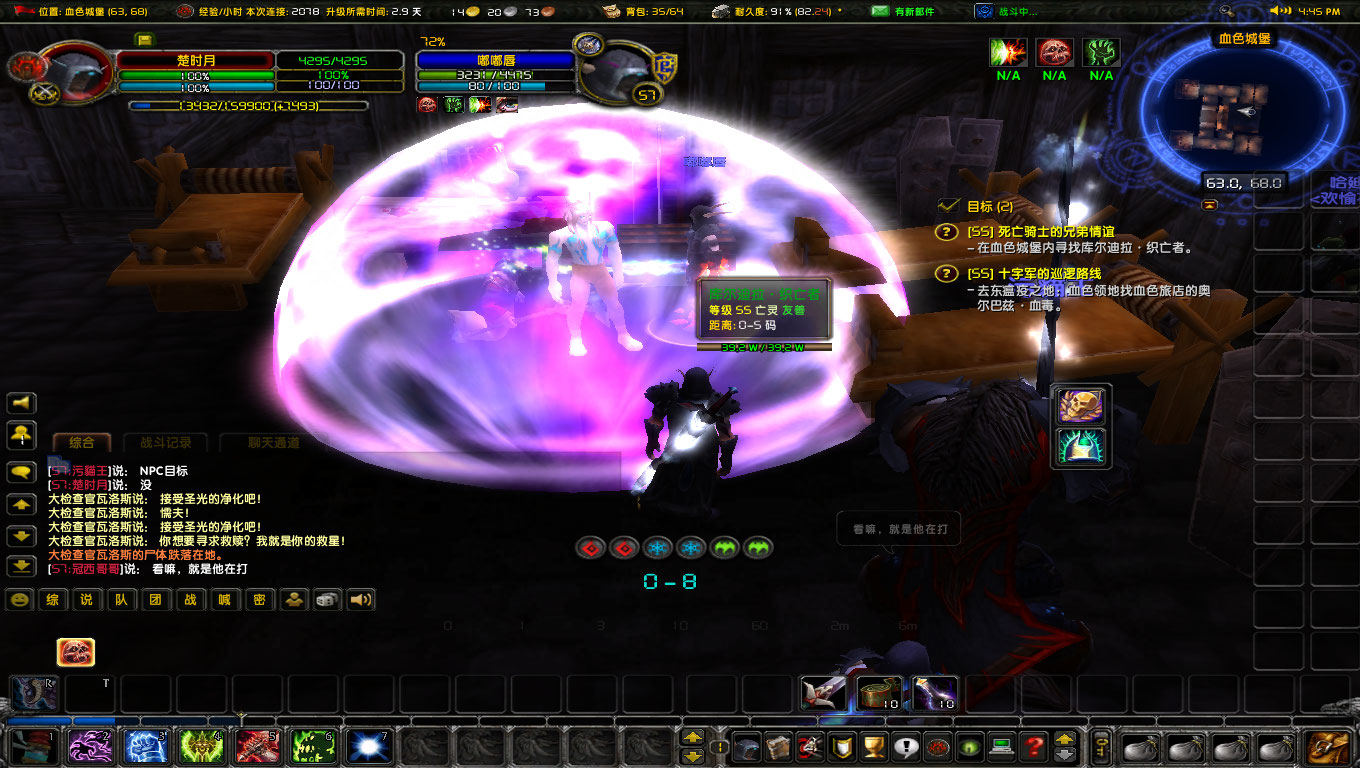Screen dimensions: 1360x768
Task: Mute chat with the speaker button
Action: [x=359, y=601]
